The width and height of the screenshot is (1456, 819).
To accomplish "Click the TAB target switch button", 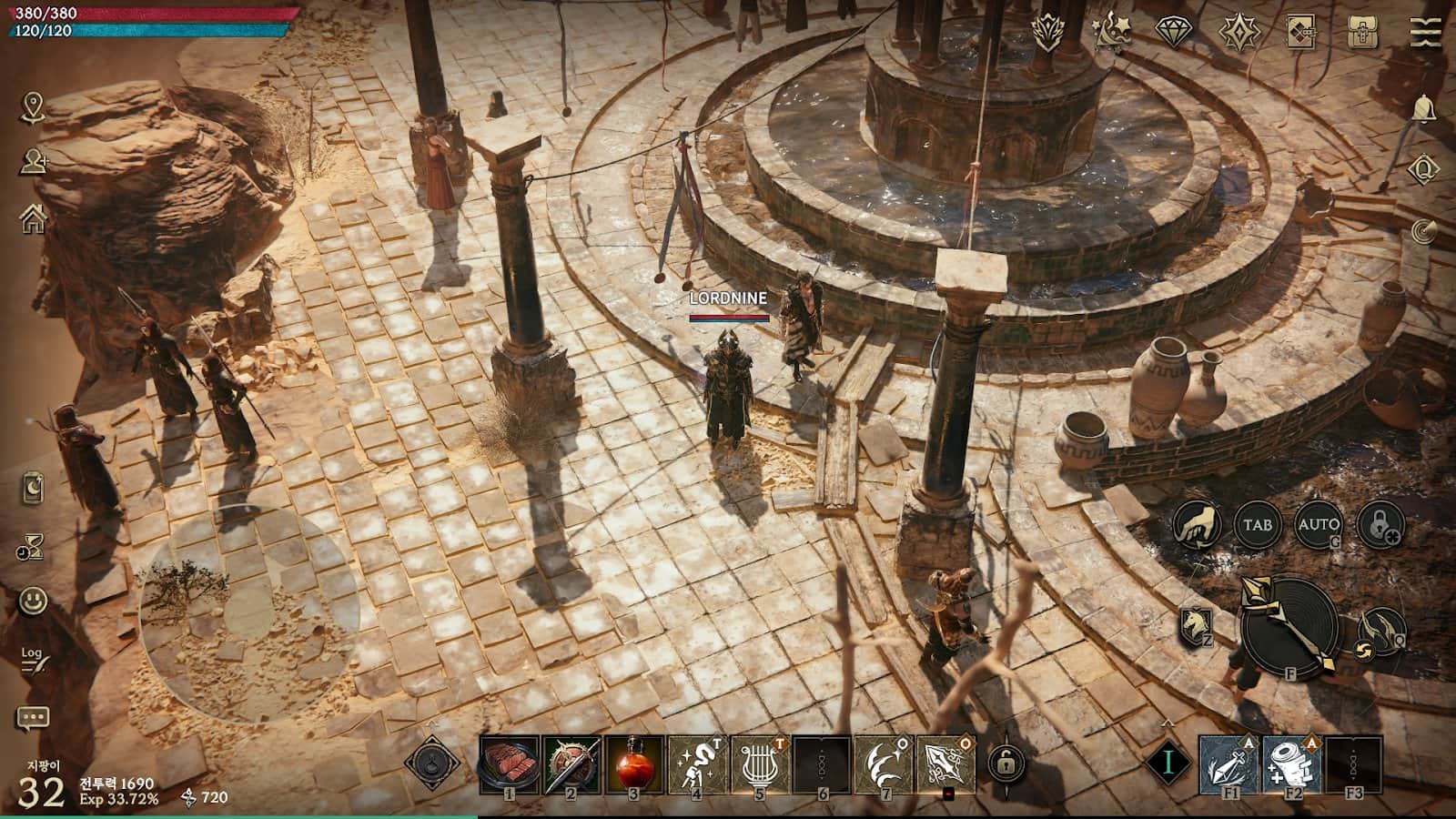I will point(1257,525).
